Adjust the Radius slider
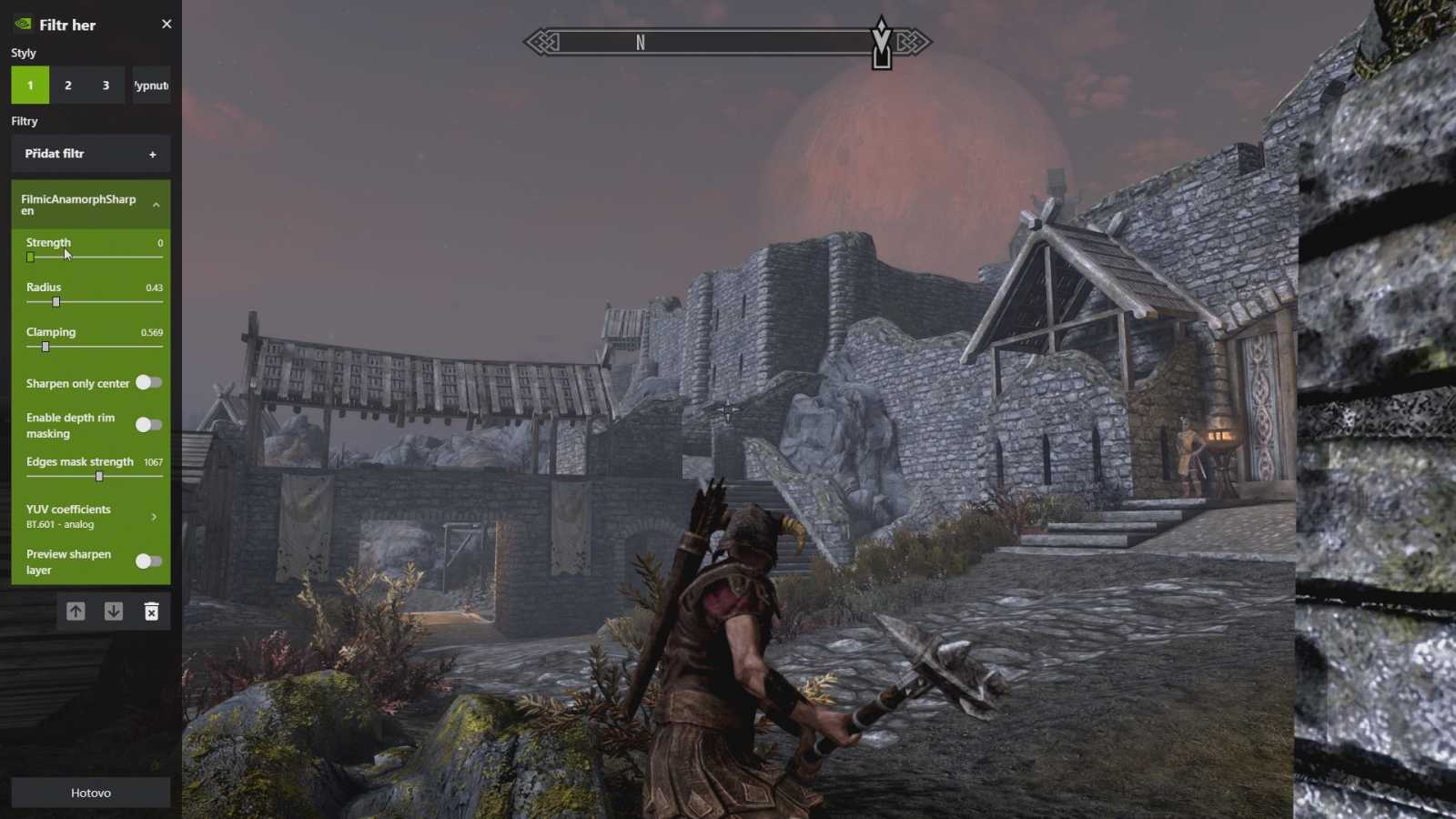 point(56,302)
